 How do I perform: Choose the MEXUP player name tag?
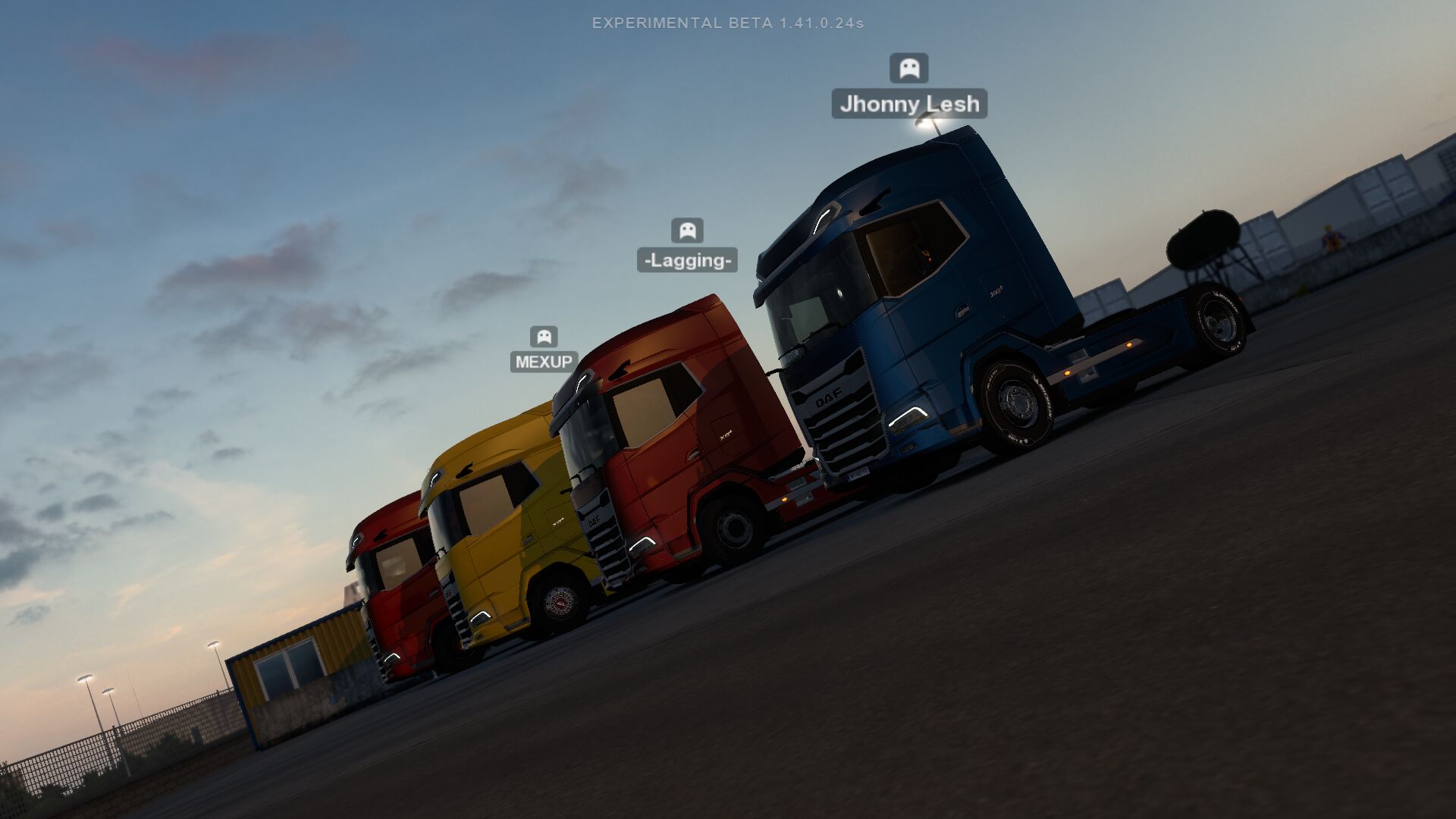544,362
